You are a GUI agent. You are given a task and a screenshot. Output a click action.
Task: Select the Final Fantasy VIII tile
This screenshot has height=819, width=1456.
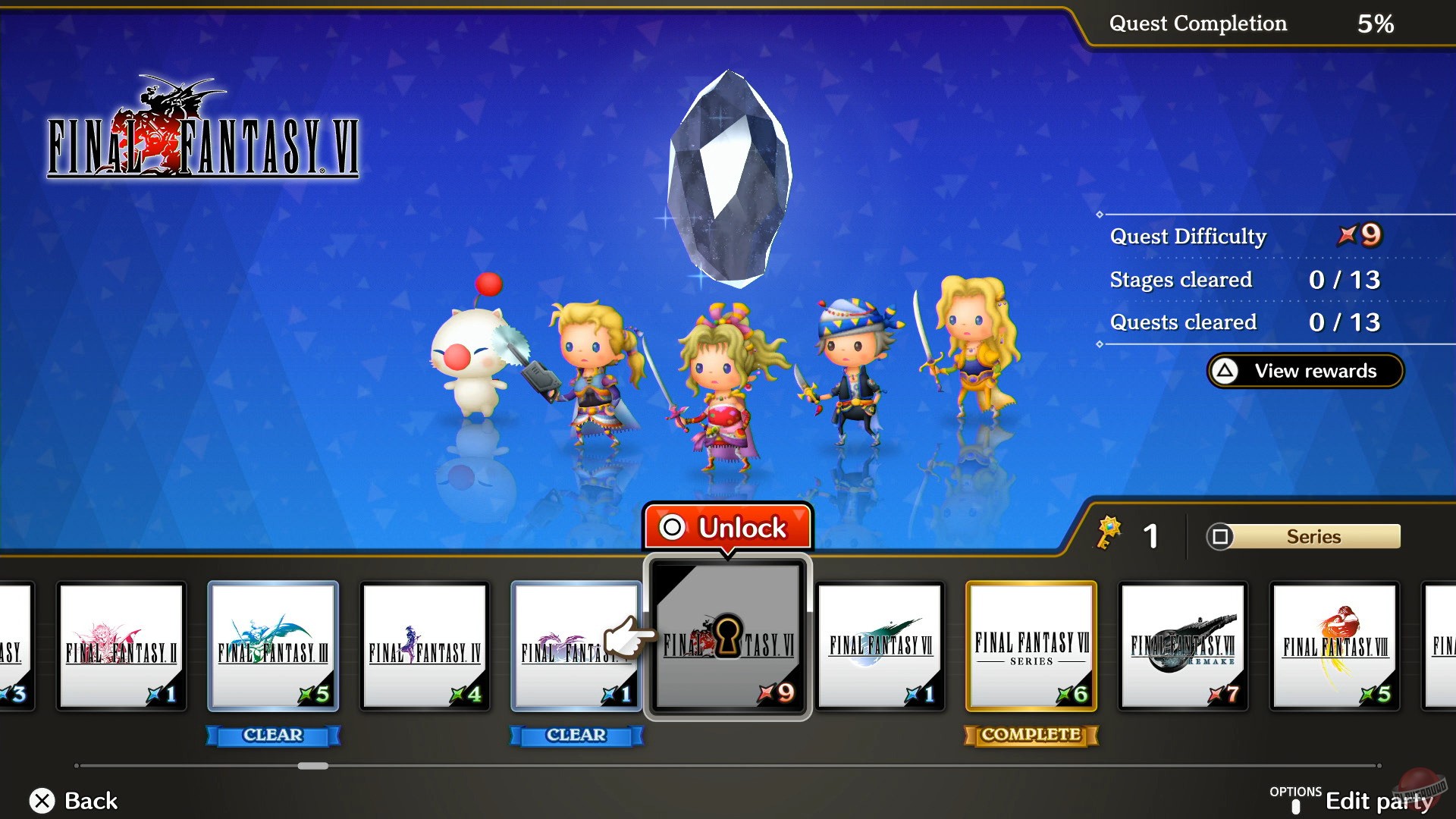point(1335,645)
